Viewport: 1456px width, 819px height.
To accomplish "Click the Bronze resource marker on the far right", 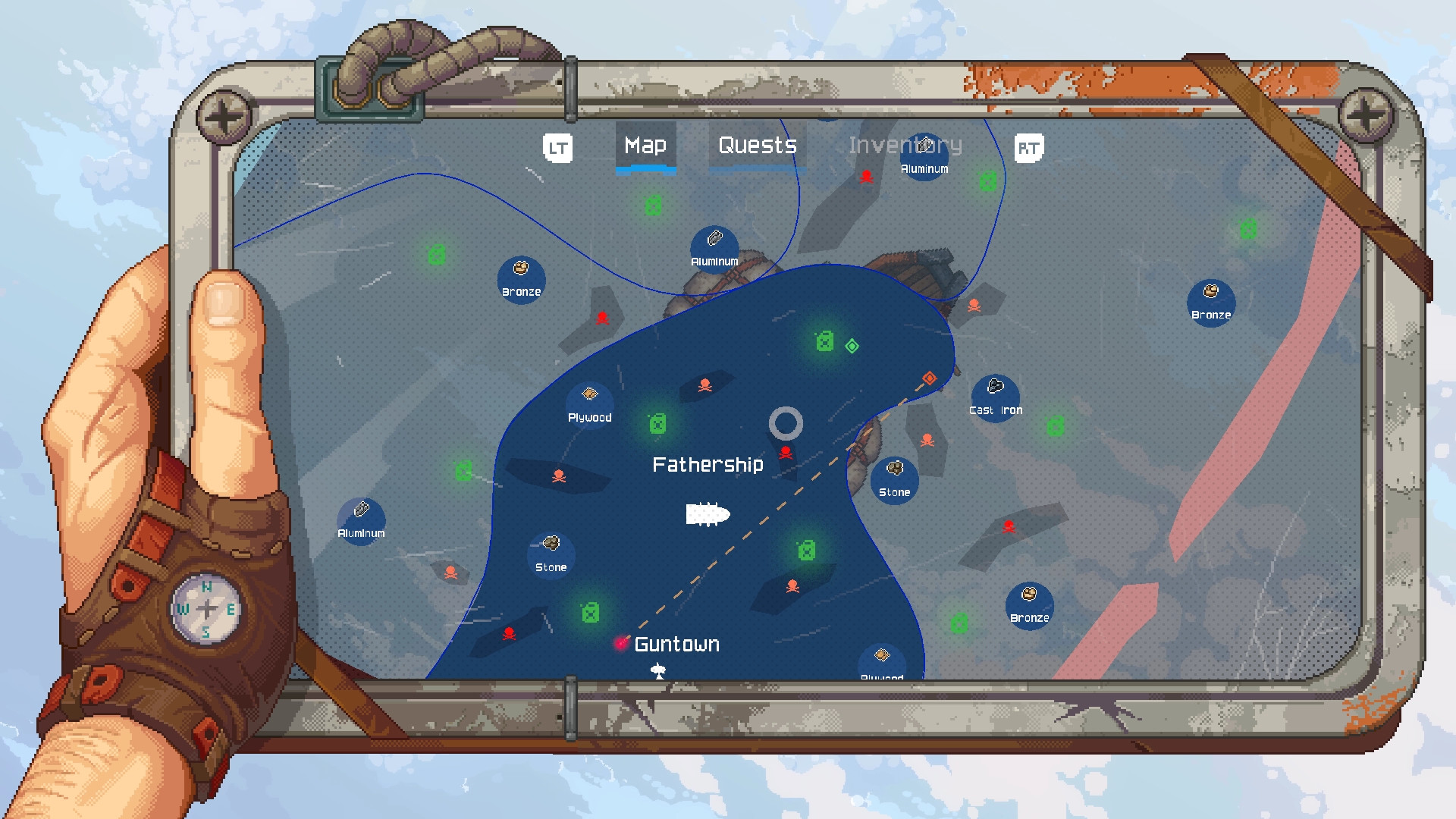I will (x=1210, y=303).
